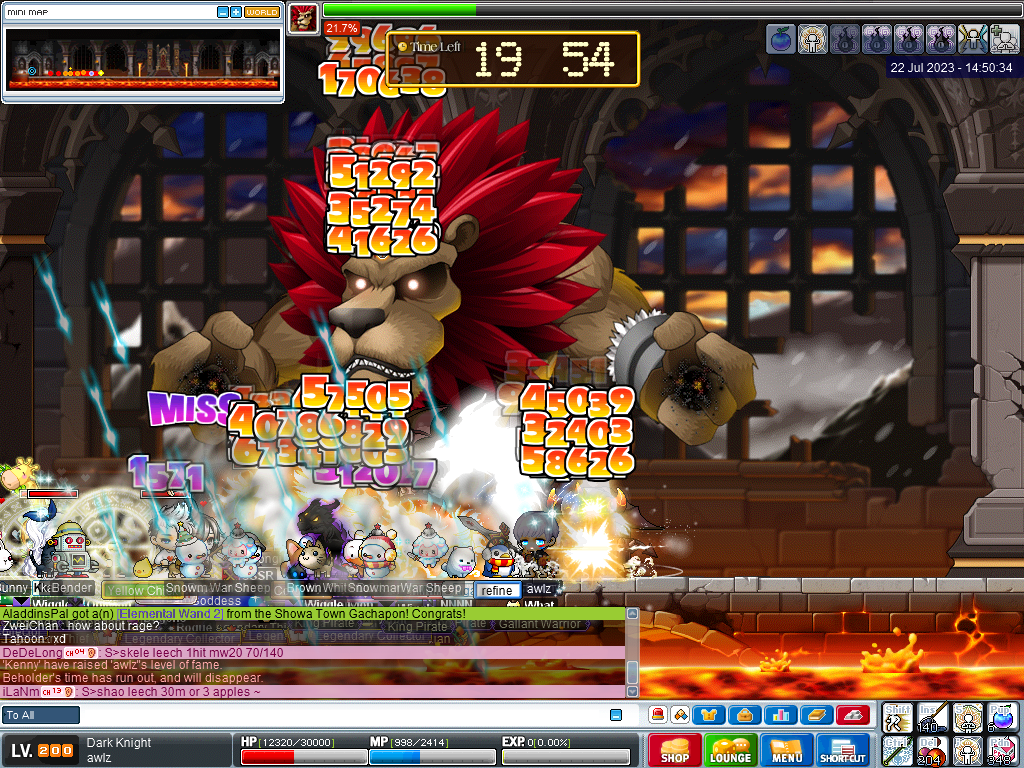Open the Shortcut button
This screenshot has height=768, width=1024.
click(x=843, y=750)
